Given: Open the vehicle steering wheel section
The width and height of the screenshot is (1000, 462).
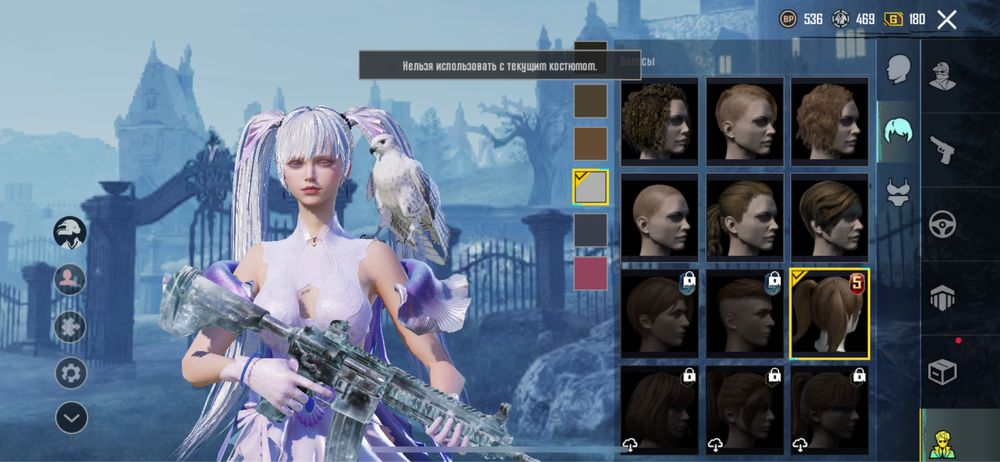Looking at the screenshot, I should click(942, 222).
